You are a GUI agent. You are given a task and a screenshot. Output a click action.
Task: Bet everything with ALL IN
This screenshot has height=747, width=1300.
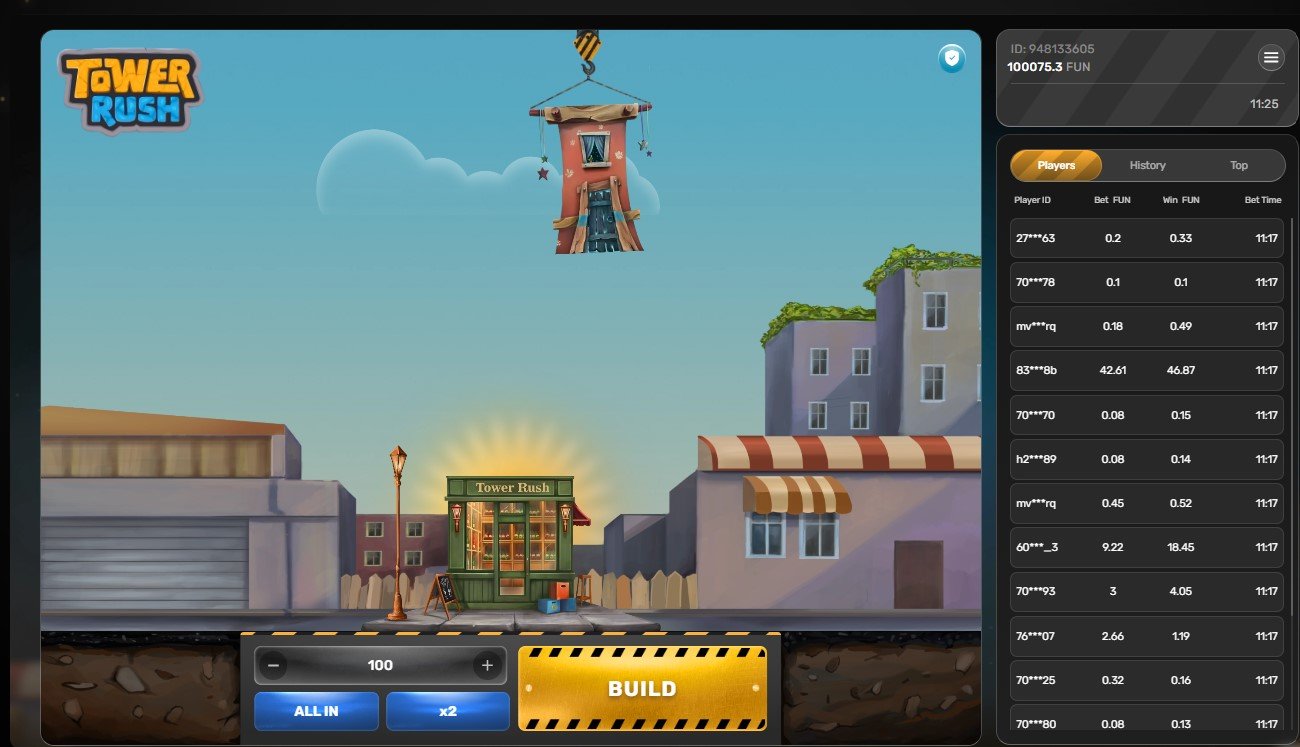tap(316, 711)
